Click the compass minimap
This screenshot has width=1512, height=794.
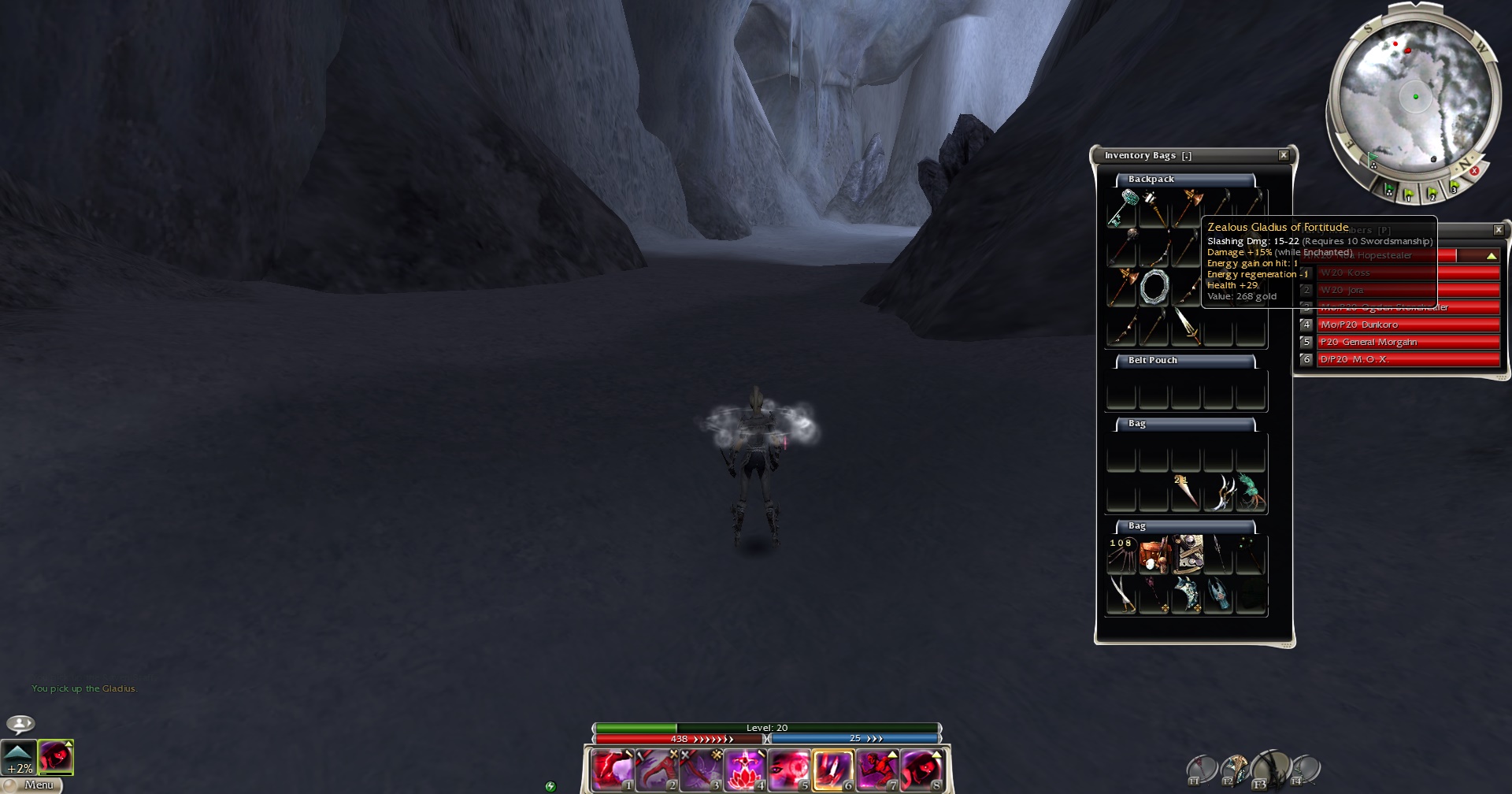coord(1415,97)
